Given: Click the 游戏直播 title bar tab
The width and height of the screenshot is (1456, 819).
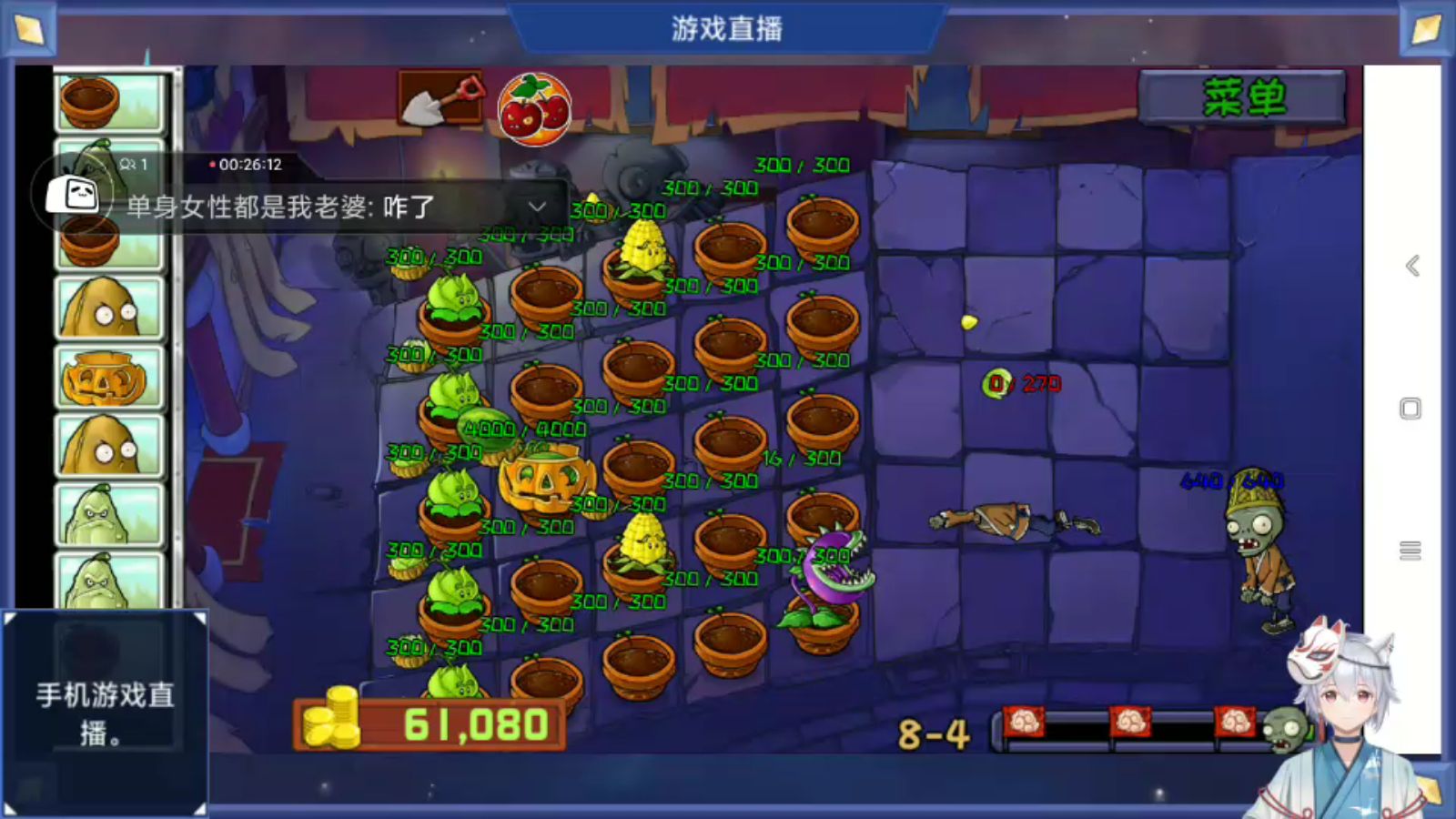Looking at the screenshot, I should click(x=727, y=28).
